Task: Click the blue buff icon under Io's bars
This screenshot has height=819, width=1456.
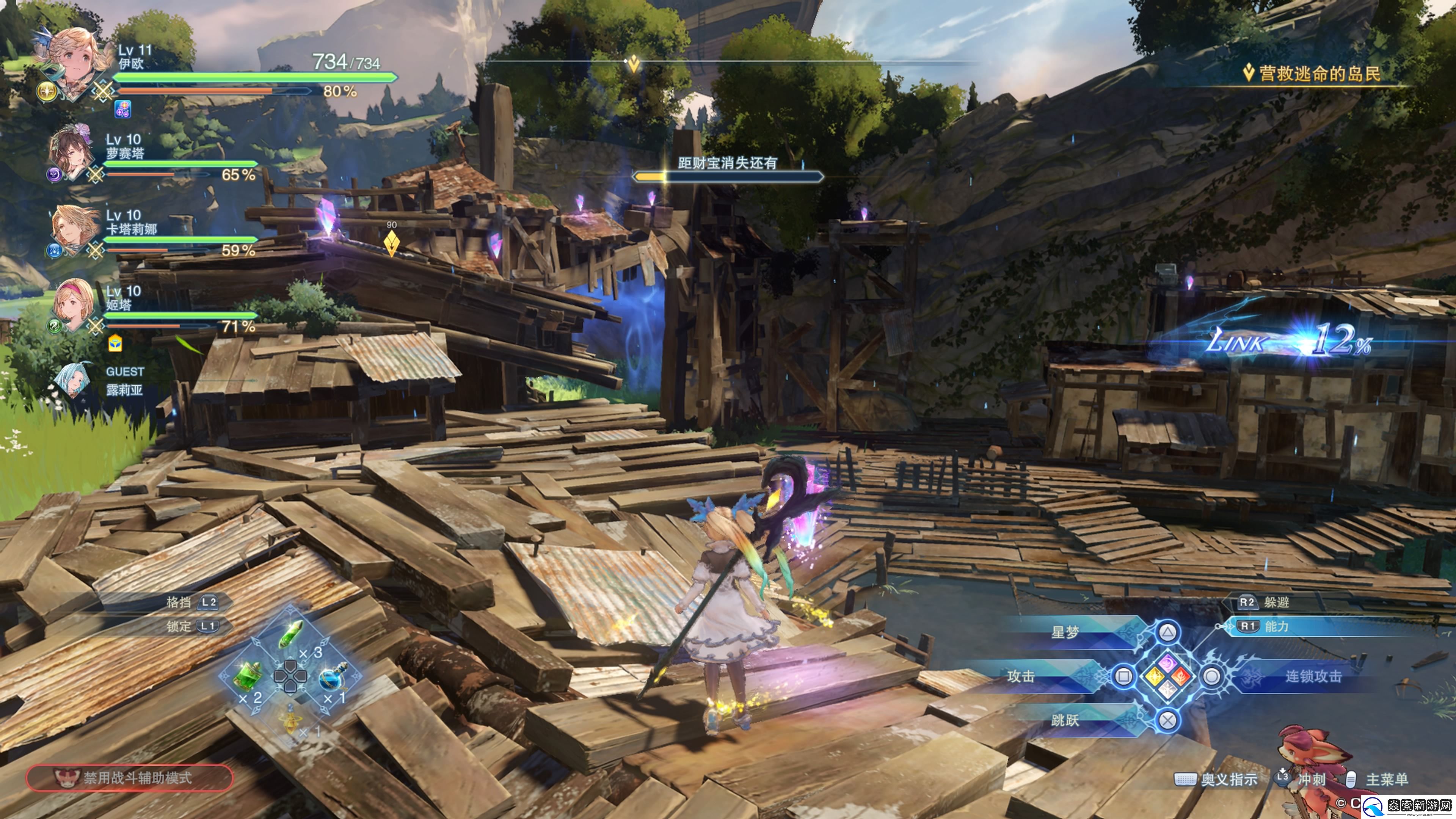Action: tap(122, 108)
